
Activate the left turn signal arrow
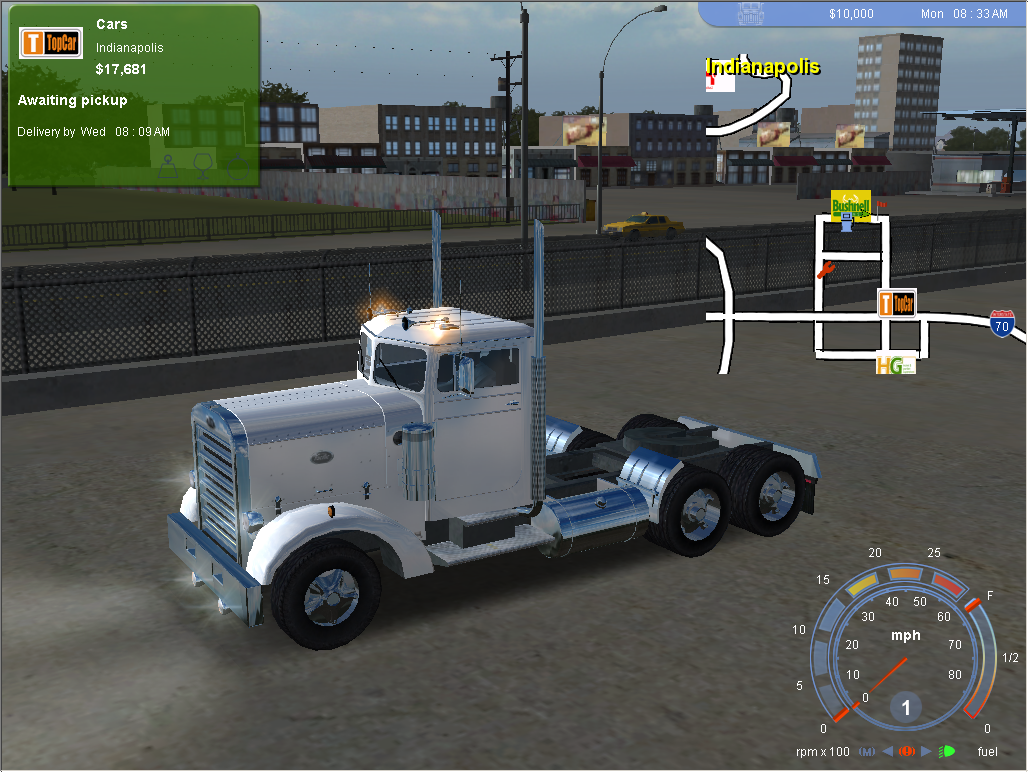pyautogui.click(x=887, y=751)
